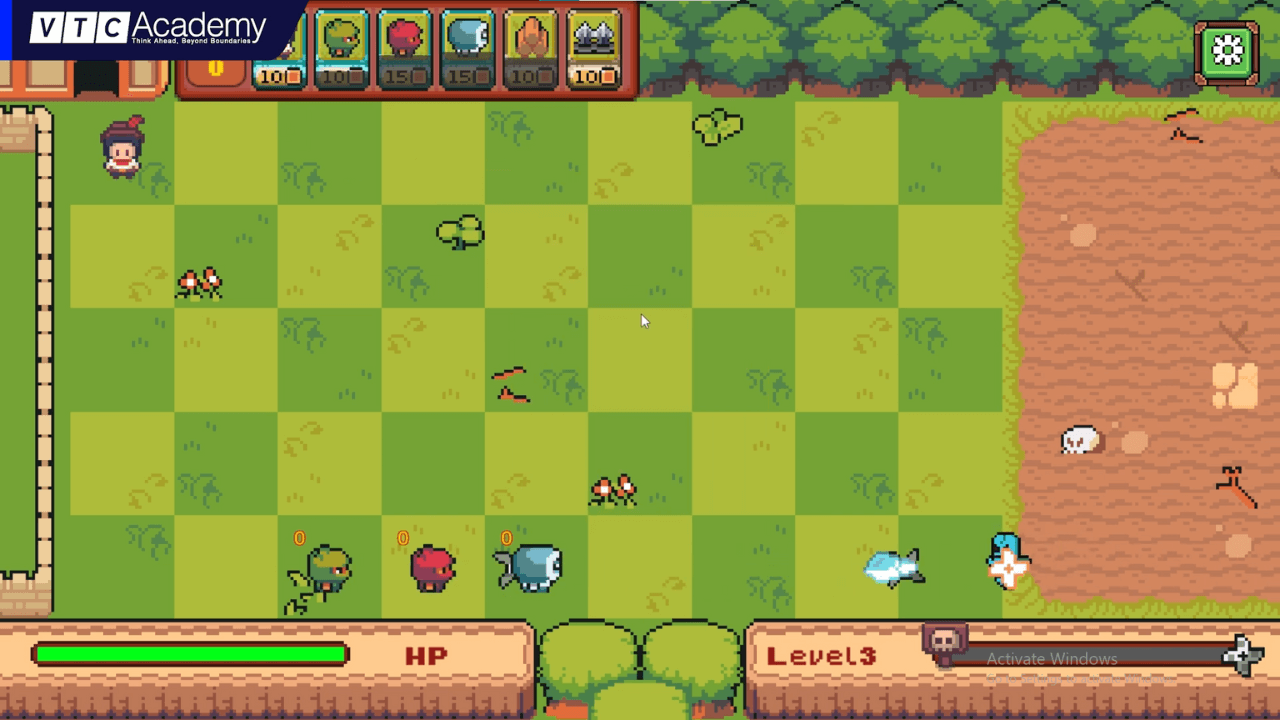Screen dimensions: 1280x720
Task: Select the deployed red unit on the field
Action: 430,568
